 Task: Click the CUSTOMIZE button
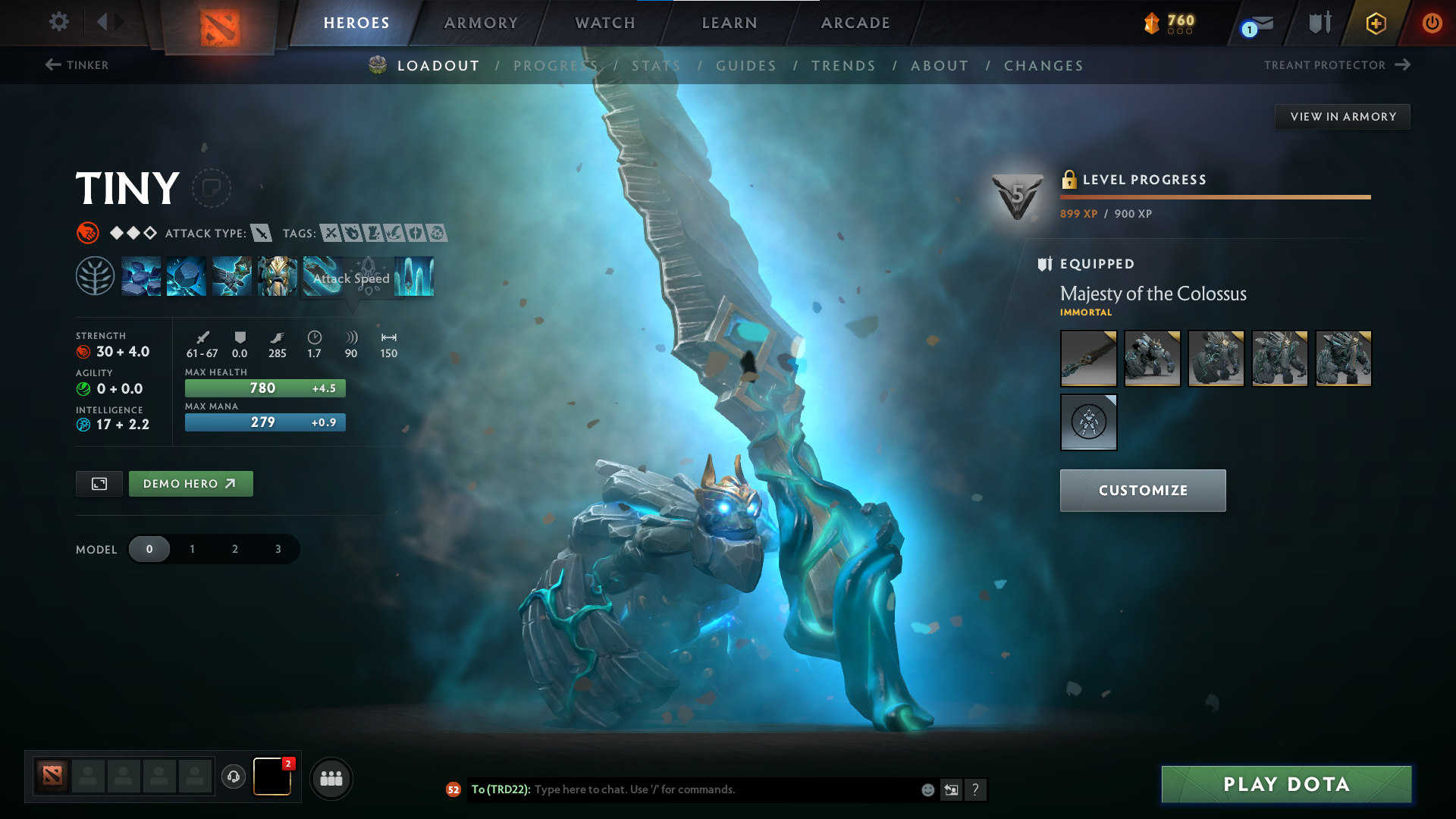click(x=1142, y=490)
